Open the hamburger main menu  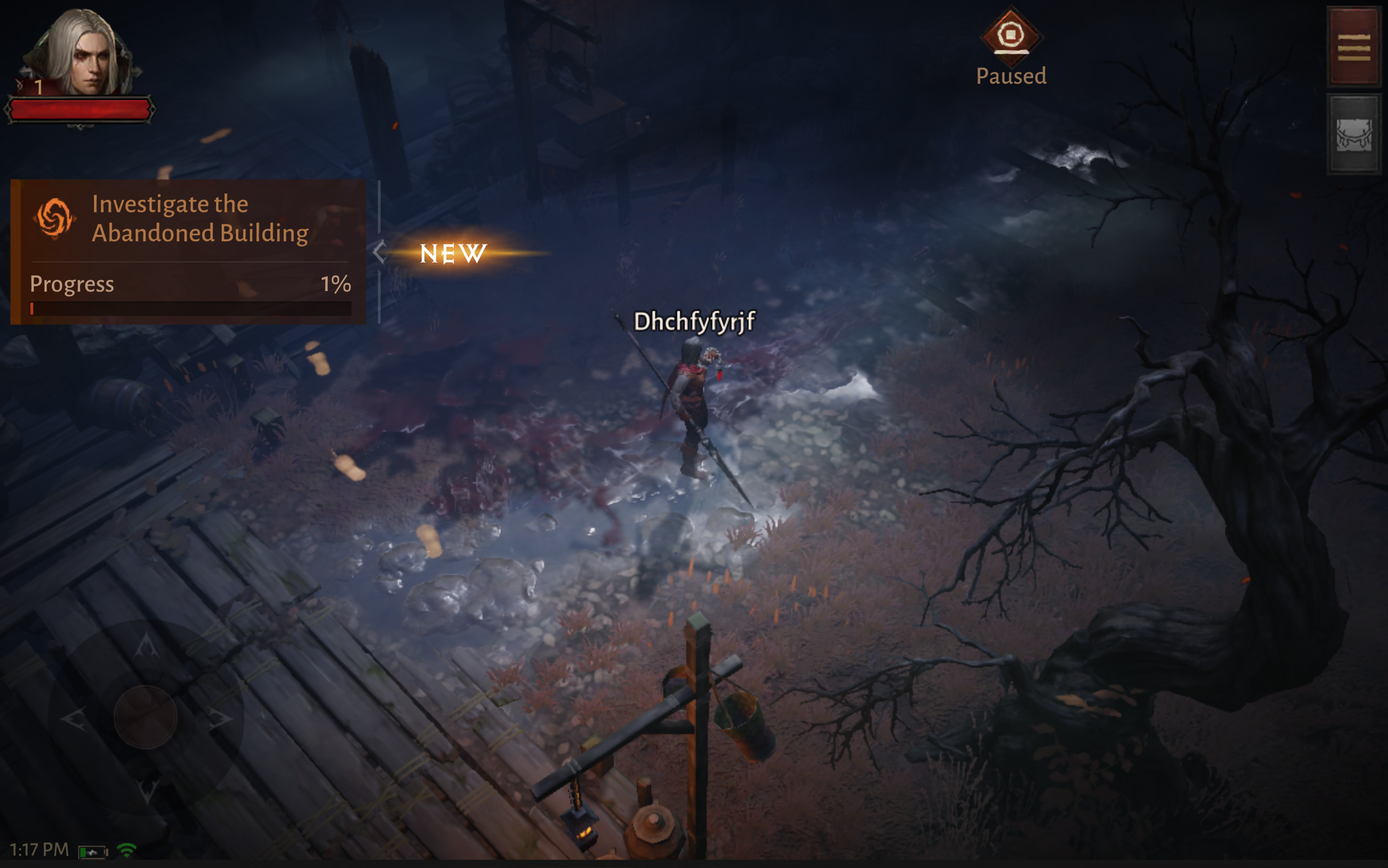click(1353, 47)
